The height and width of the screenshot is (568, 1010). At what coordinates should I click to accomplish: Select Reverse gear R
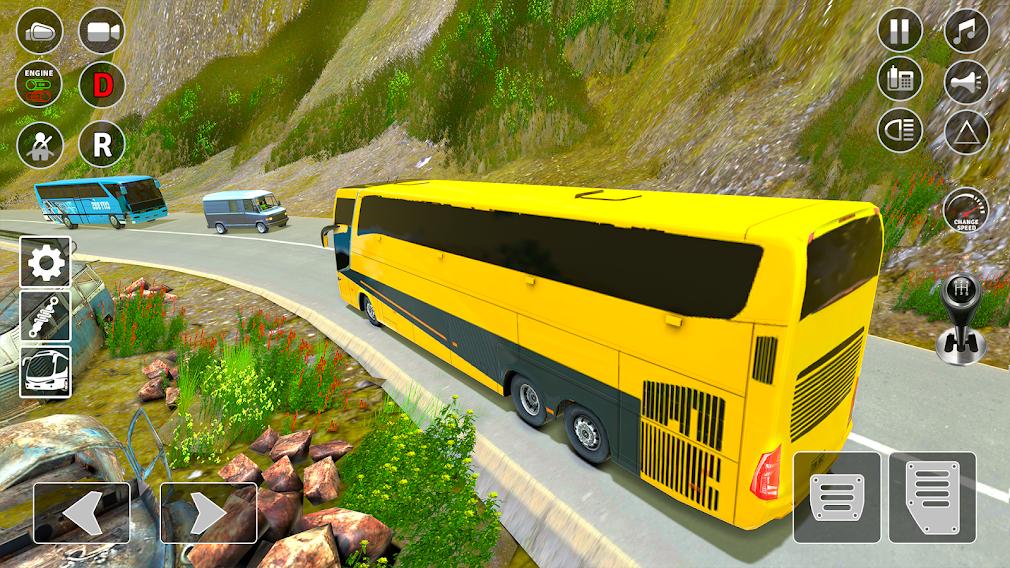click(x=101, y=144)
